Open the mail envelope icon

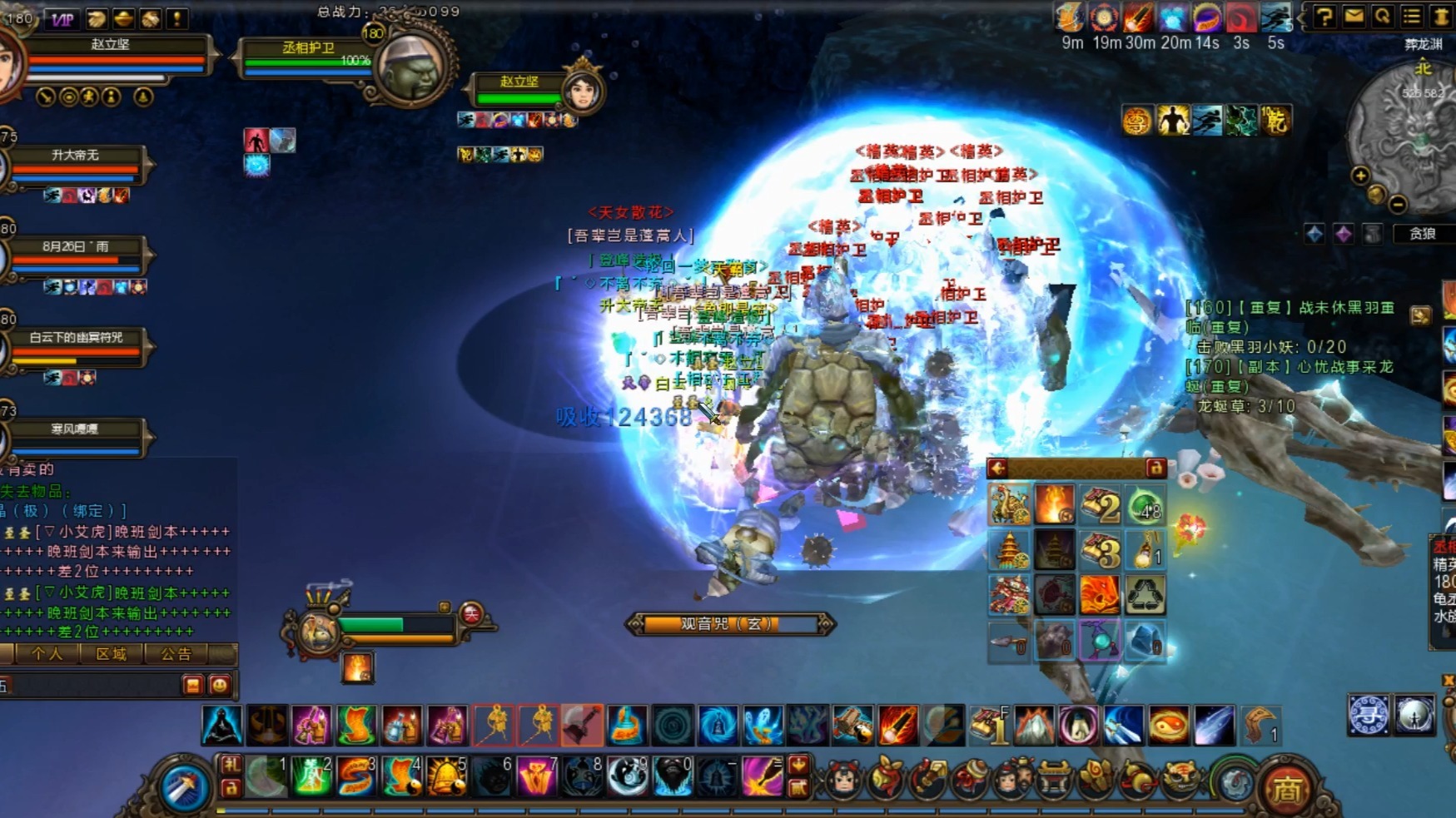tap(1354, 17)
